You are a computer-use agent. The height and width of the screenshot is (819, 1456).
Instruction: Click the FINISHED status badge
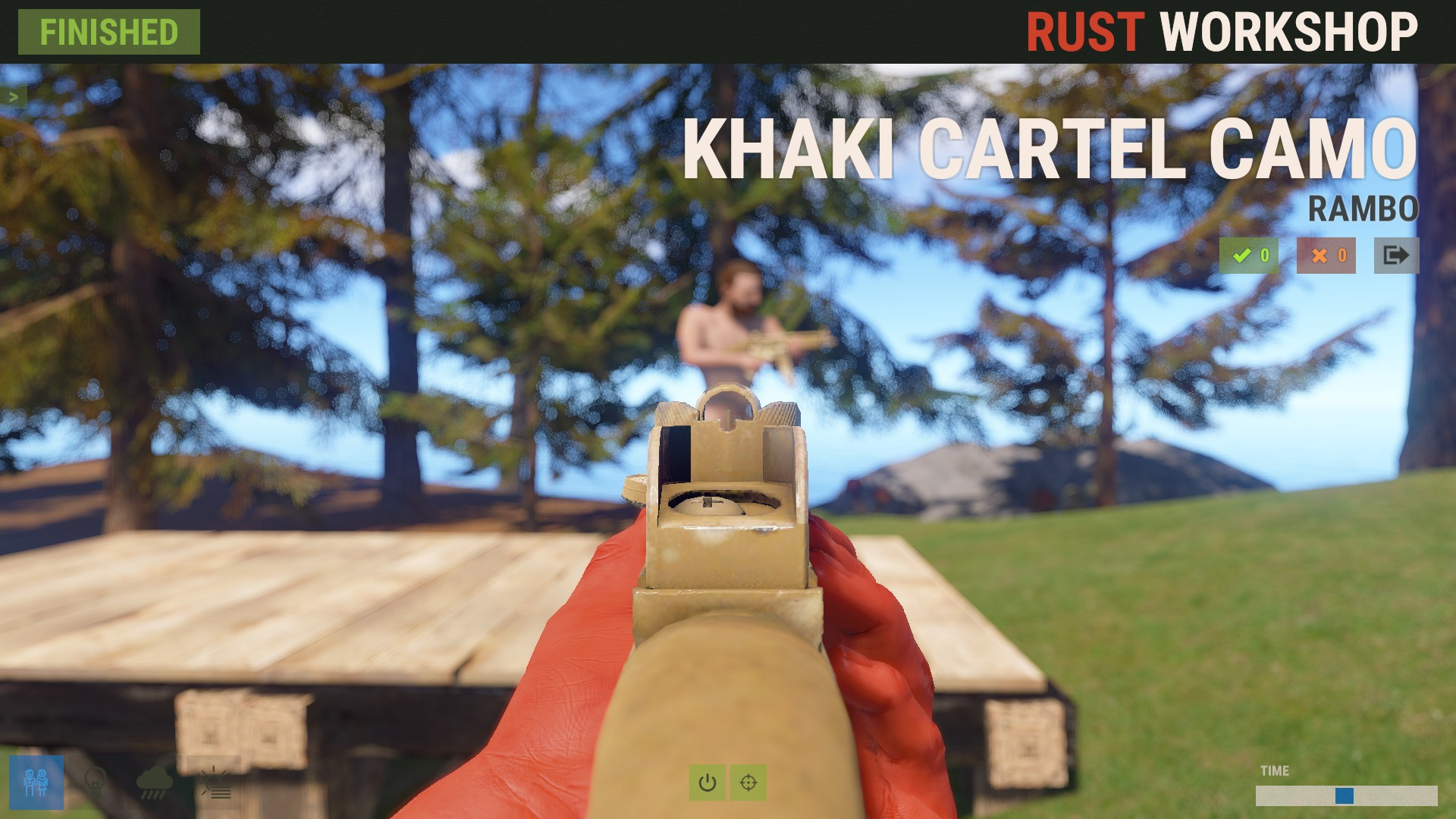[108, 33]
